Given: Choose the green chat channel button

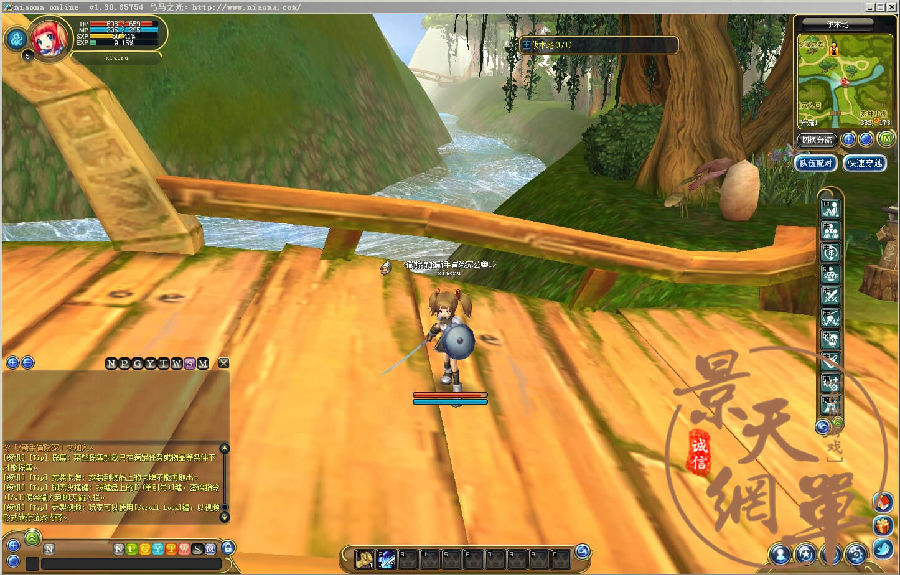Looking at the screenshot, I should pyautogui.click(x=132, y=549).
